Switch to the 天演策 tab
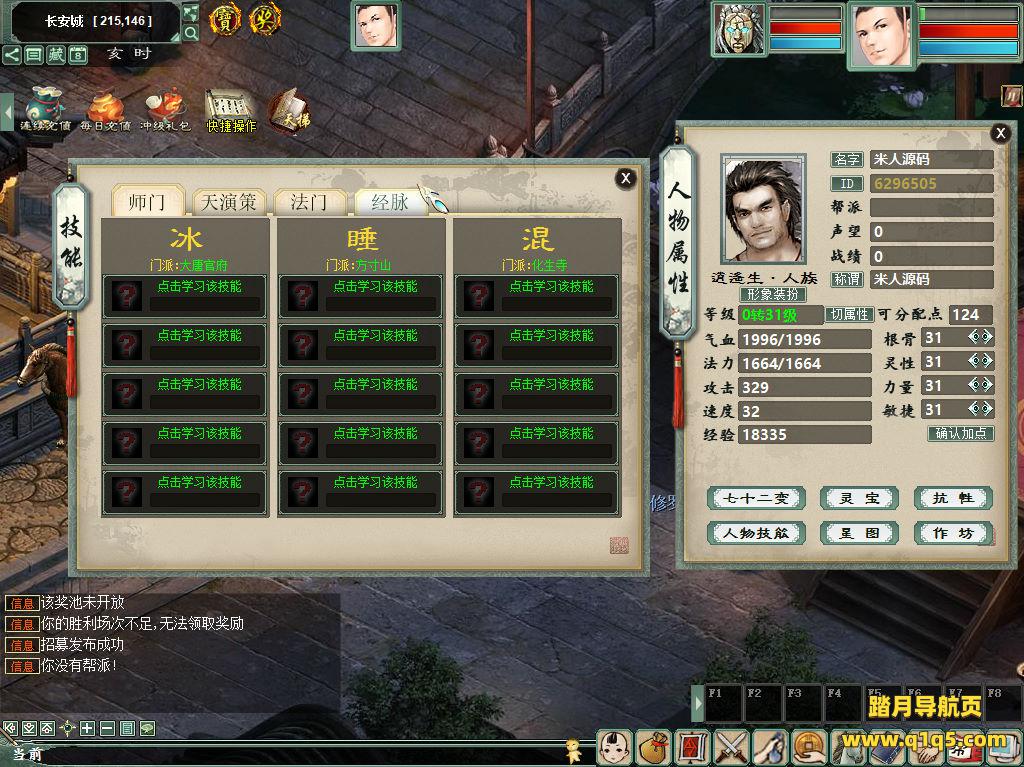Viewport: 1024px width, 767px height. click(229, 202)
